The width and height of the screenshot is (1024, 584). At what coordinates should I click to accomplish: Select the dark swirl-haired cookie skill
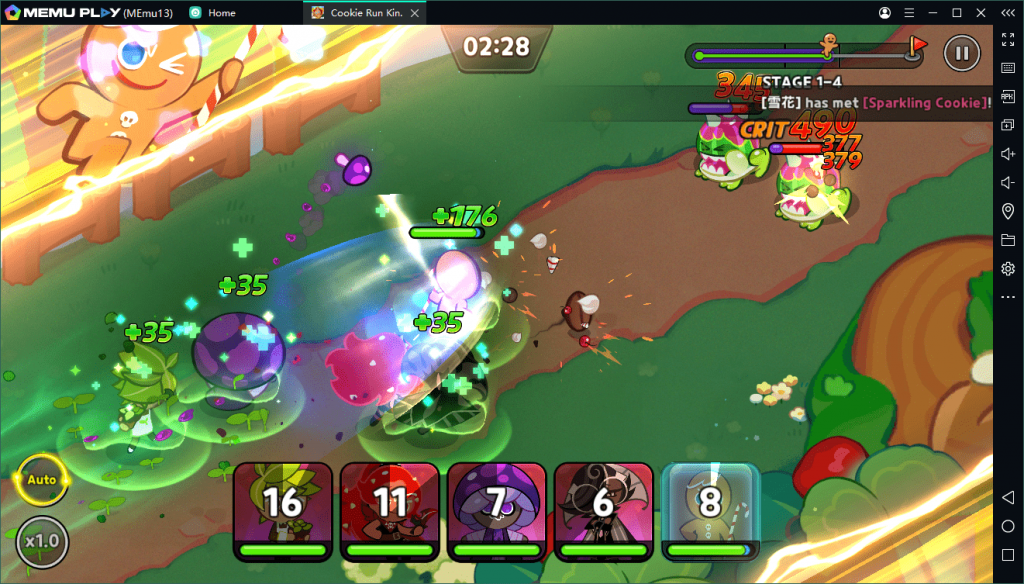click(x=603, y=509)
